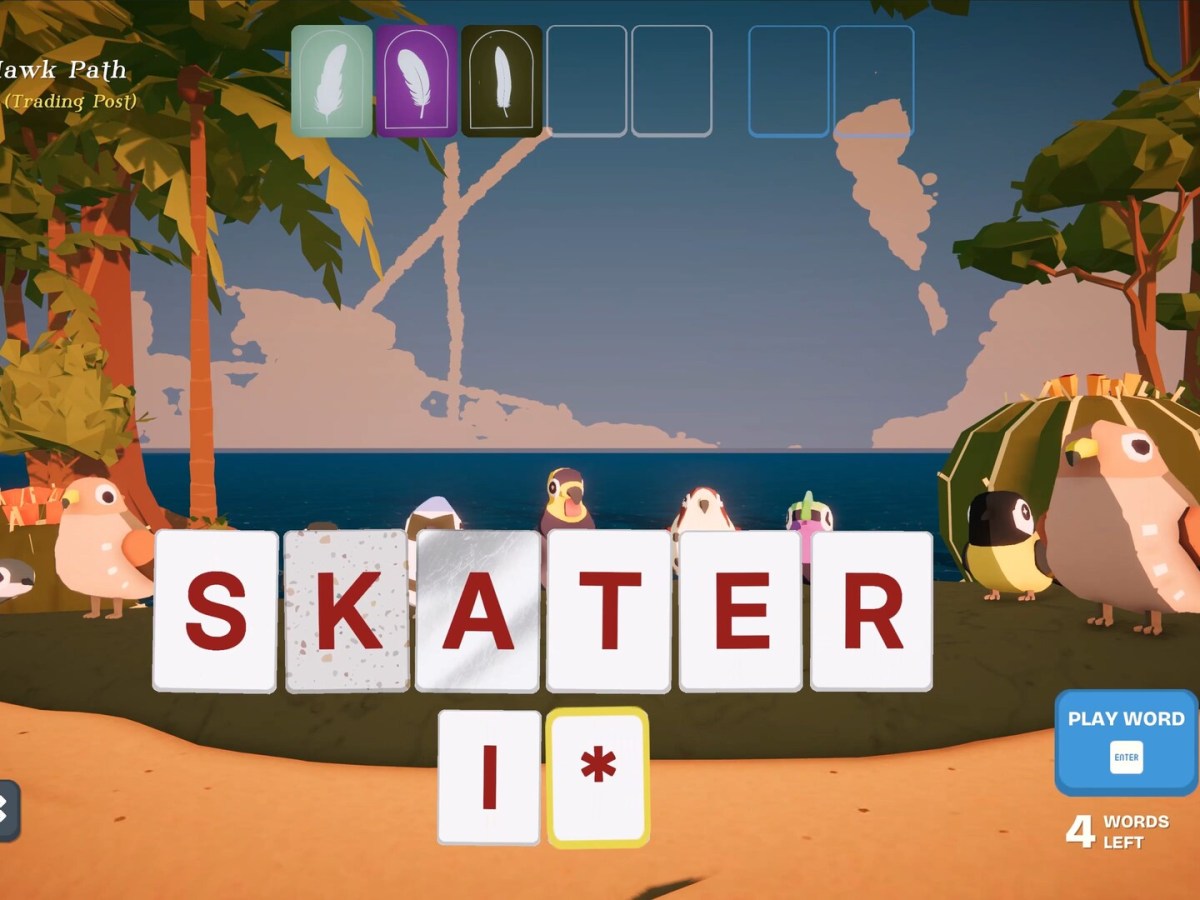Select the pale green feather card

tap(332, 81)
